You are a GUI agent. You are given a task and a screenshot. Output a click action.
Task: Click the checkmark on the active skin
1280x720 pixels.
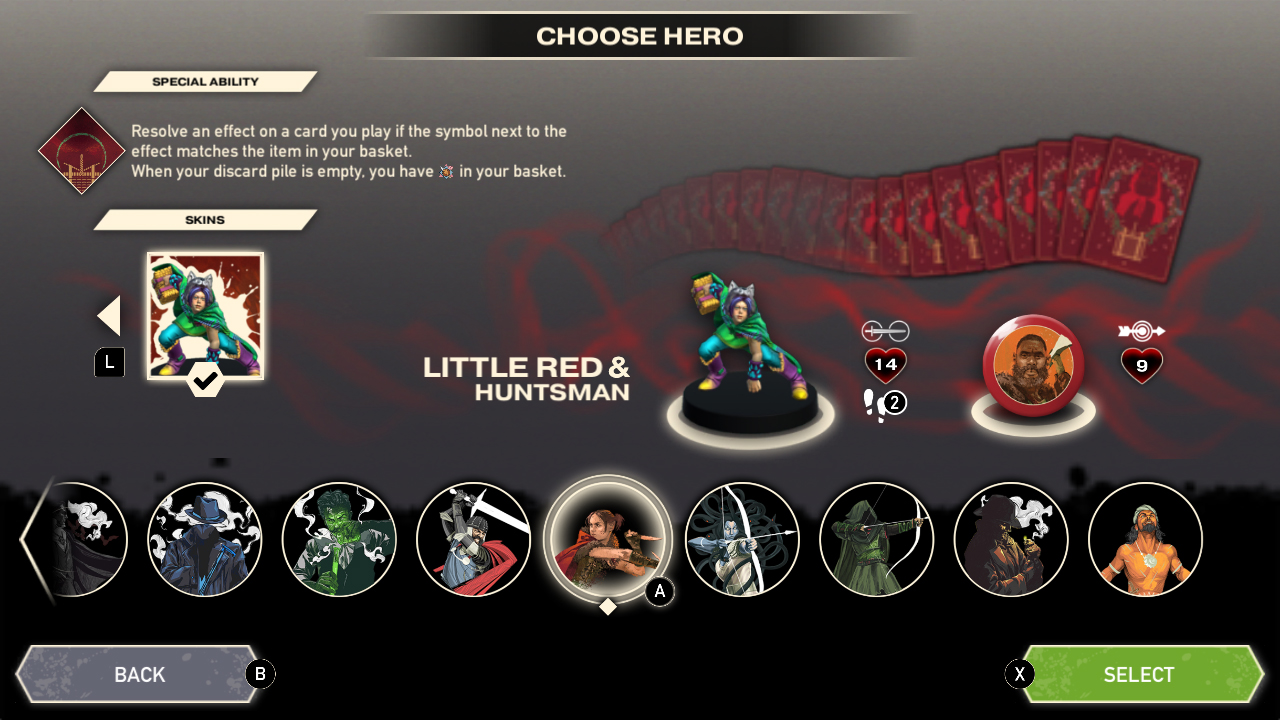[205, 382]
